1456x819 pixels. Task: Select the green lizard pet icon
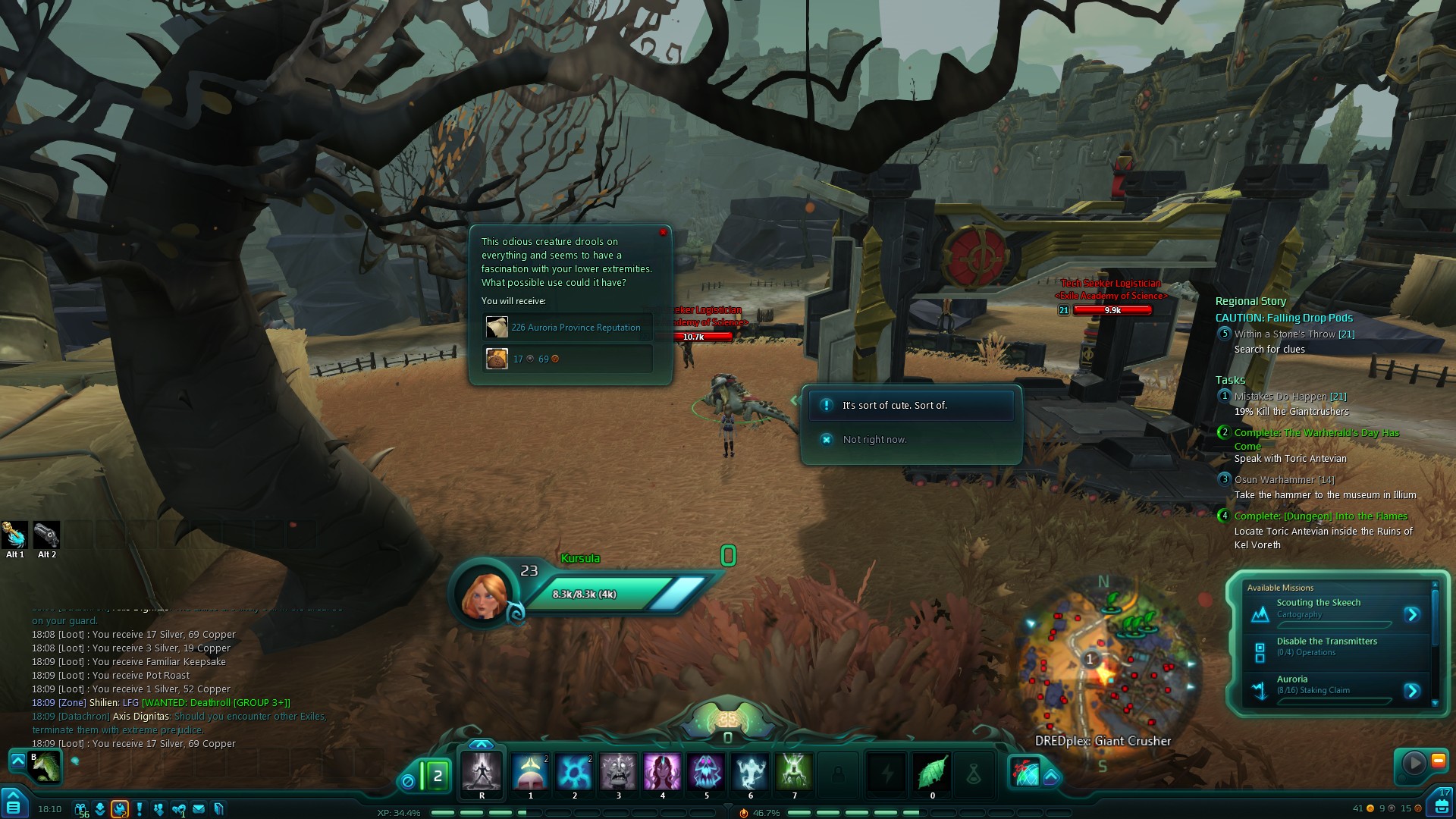pyautogui.click(x=45, y=766)
